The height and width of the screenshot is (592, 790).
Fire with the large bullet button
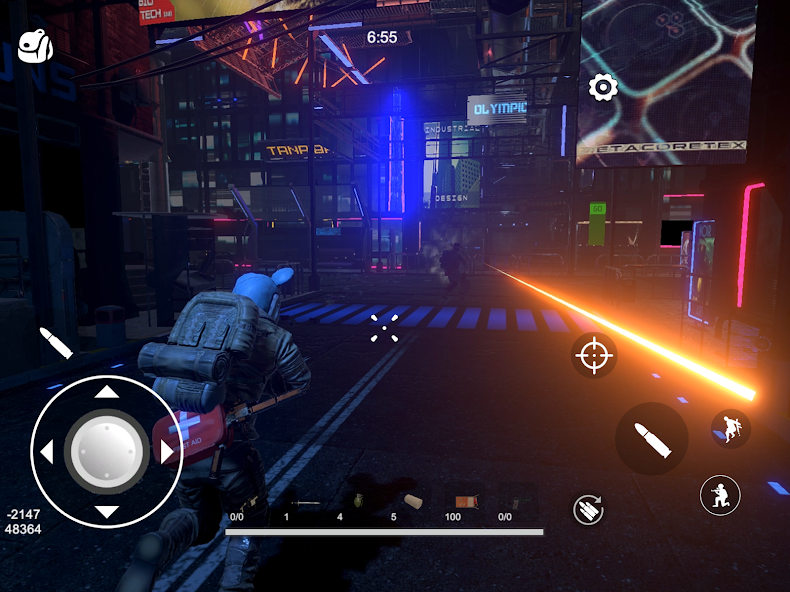[651, 439]
